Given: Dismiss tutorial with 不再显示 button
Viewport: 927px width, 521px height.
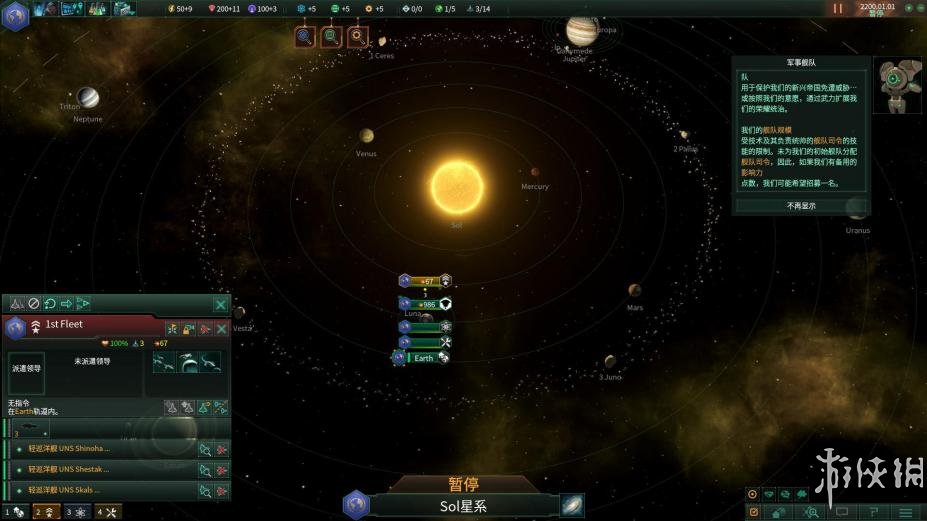Looking at the screenshot, I should pos(800,206).
